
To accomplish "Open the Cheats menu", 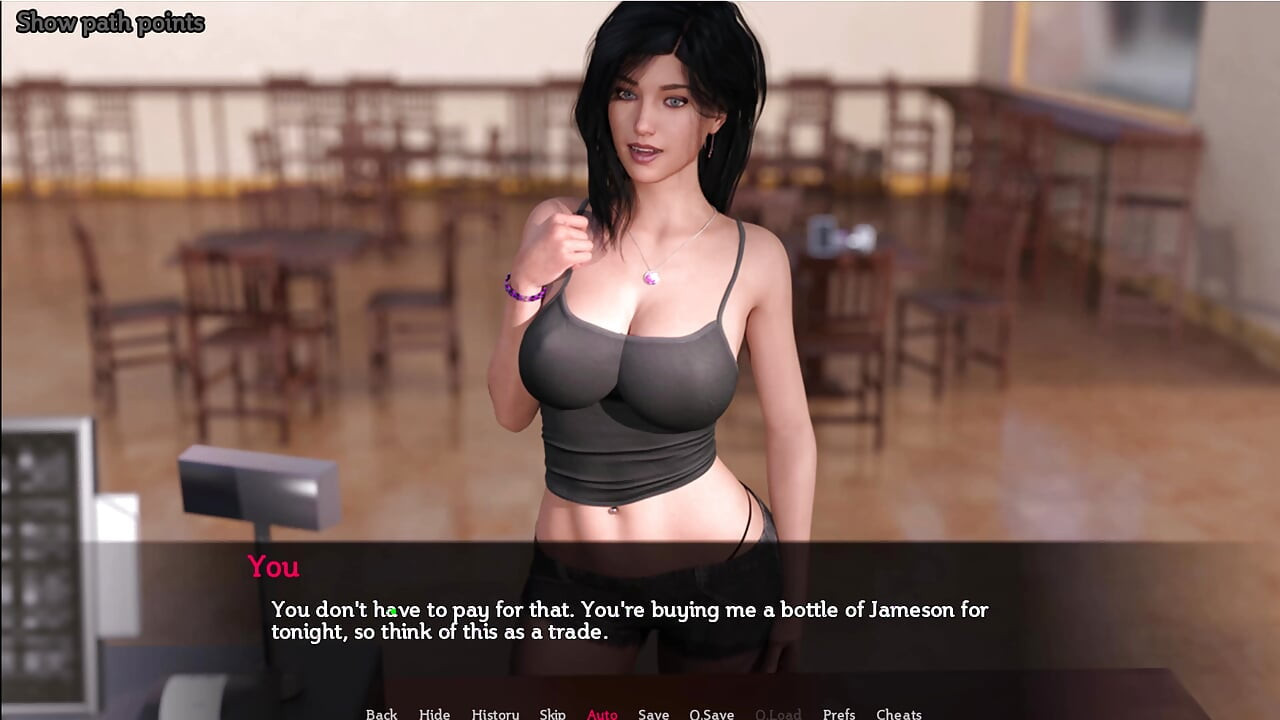I will [898, 713].
